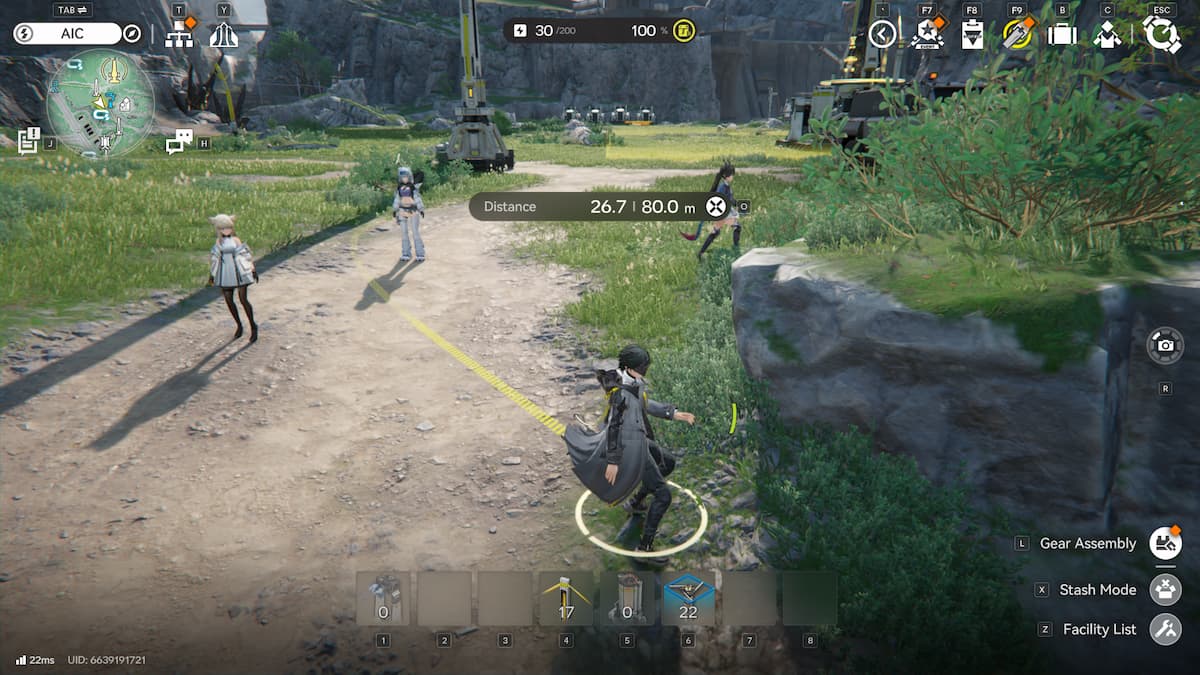
Task: Open the camera photo mode
Action: click(x=1165, y=345)
